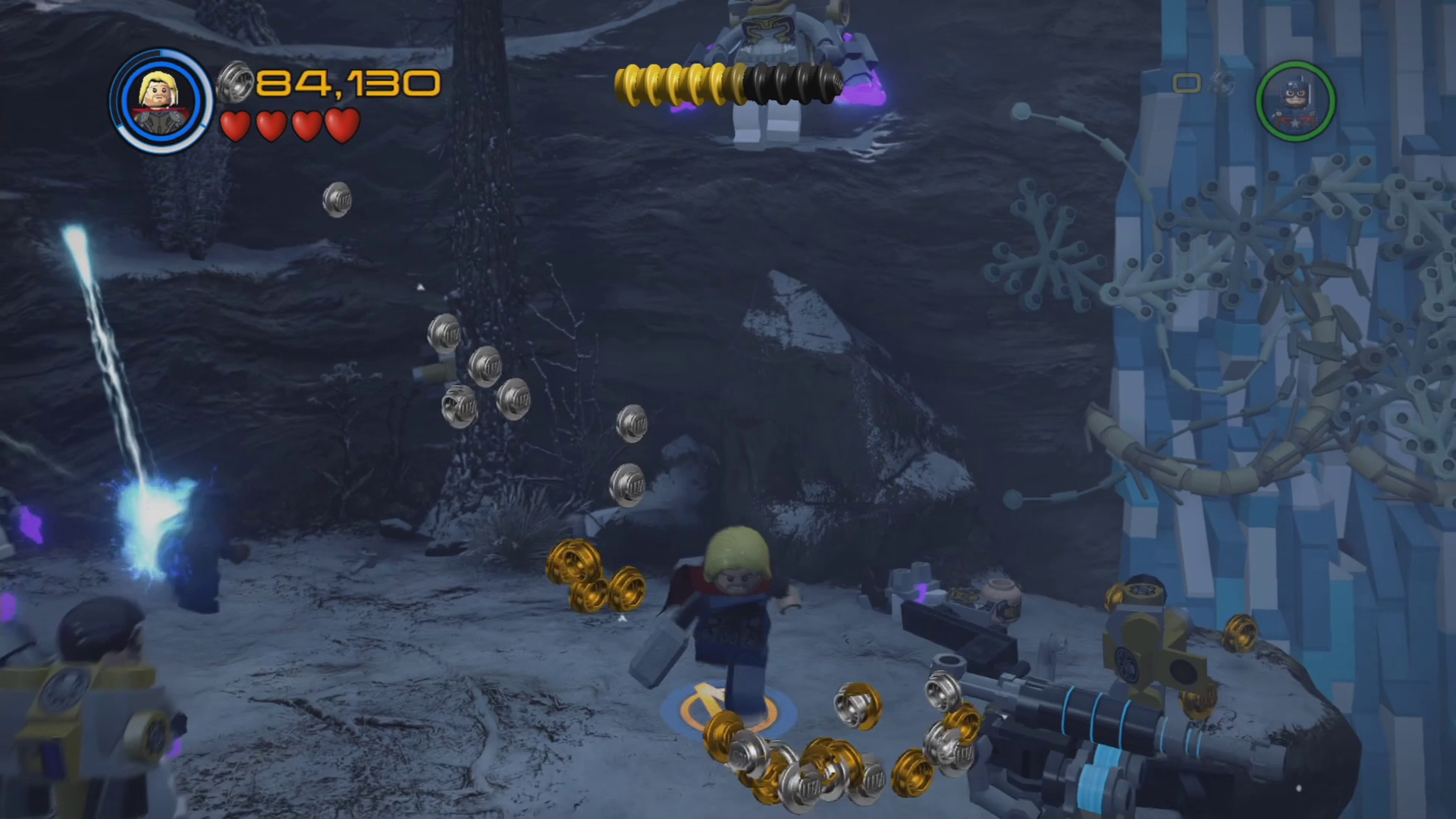Select the Thor character portrait
This screenshot has width=1456, height=819.
pos(161,102)
